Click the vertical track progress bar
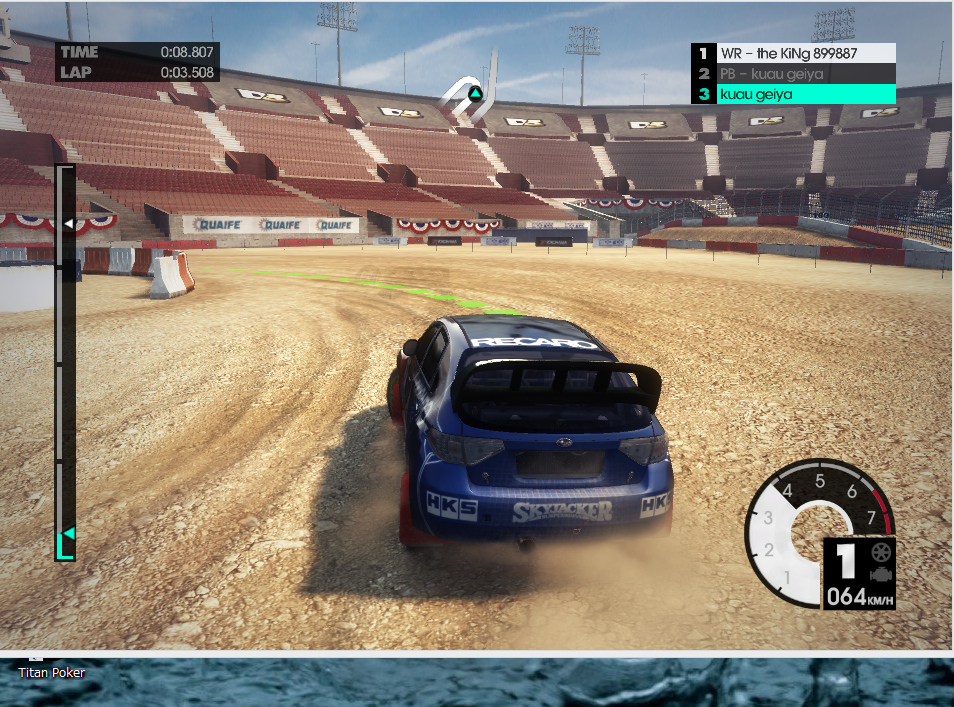 (x=65, y=360)
